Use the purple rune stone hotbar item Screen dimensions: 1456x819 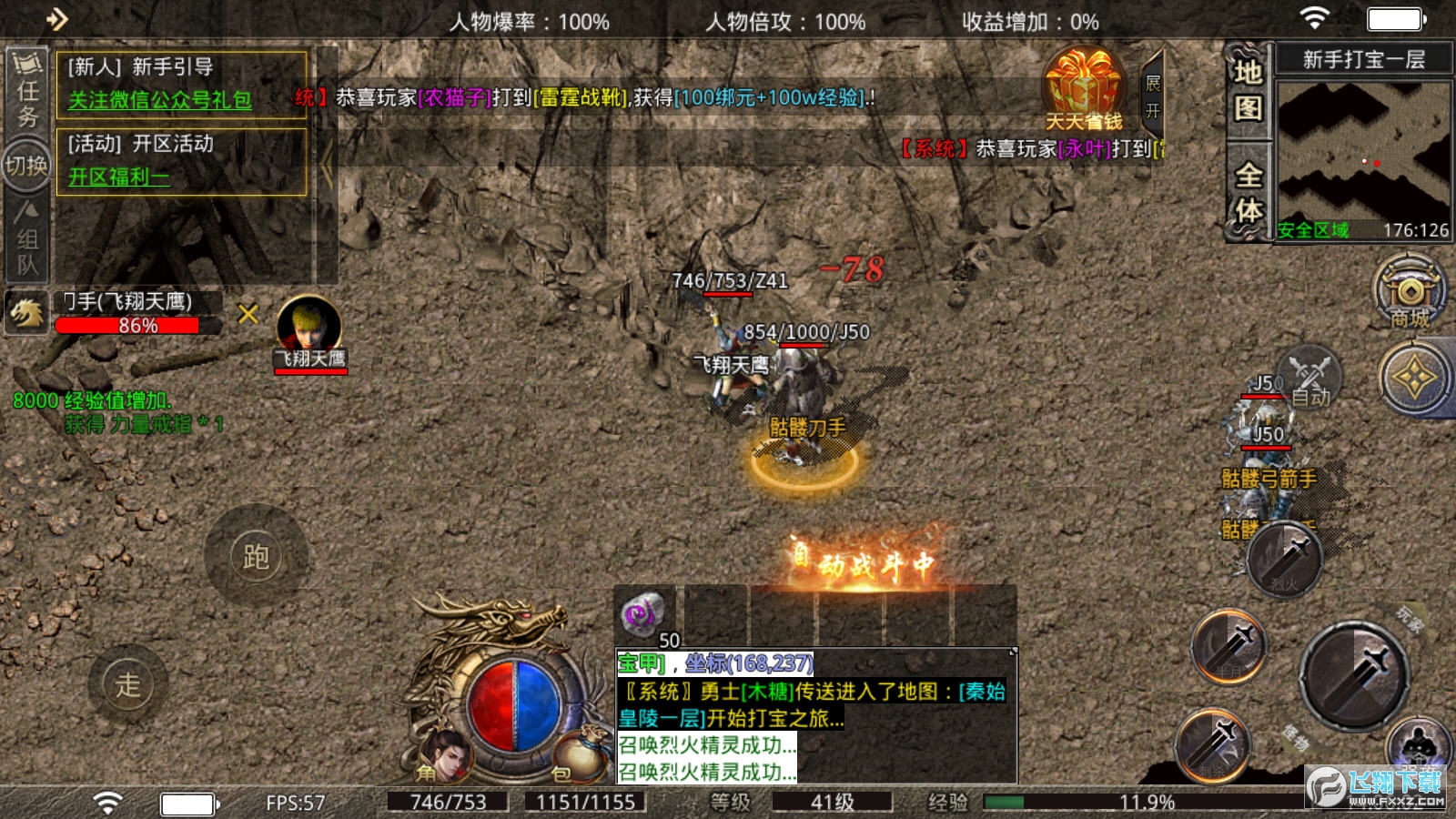click(643, 614)
